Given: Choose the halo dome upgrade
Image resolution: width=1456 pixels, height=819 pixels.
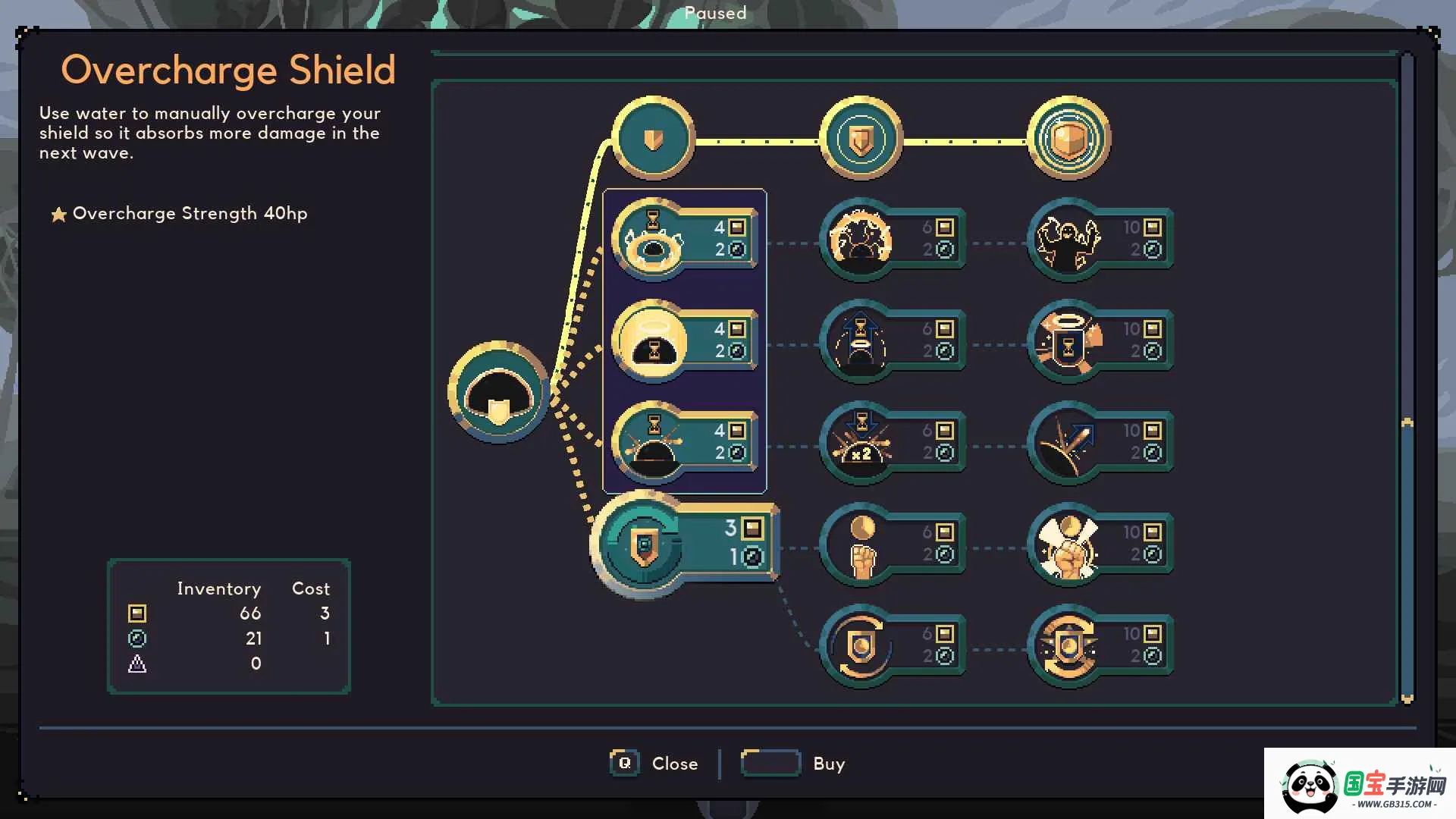Looking at the screenshot, I should point(653,341).
